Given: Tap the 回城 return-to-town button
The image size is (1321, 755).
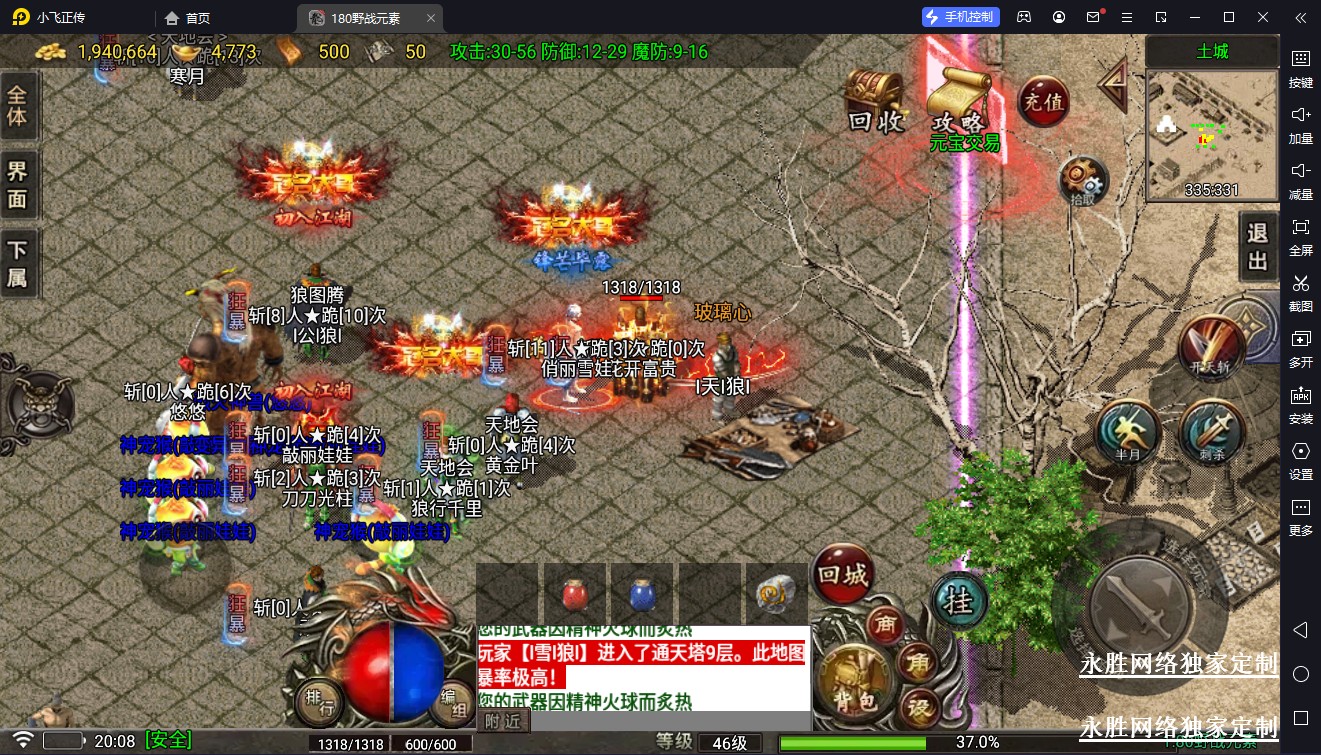Looking at the screenshot, I should pyautogui.click(x=843, y=575).
